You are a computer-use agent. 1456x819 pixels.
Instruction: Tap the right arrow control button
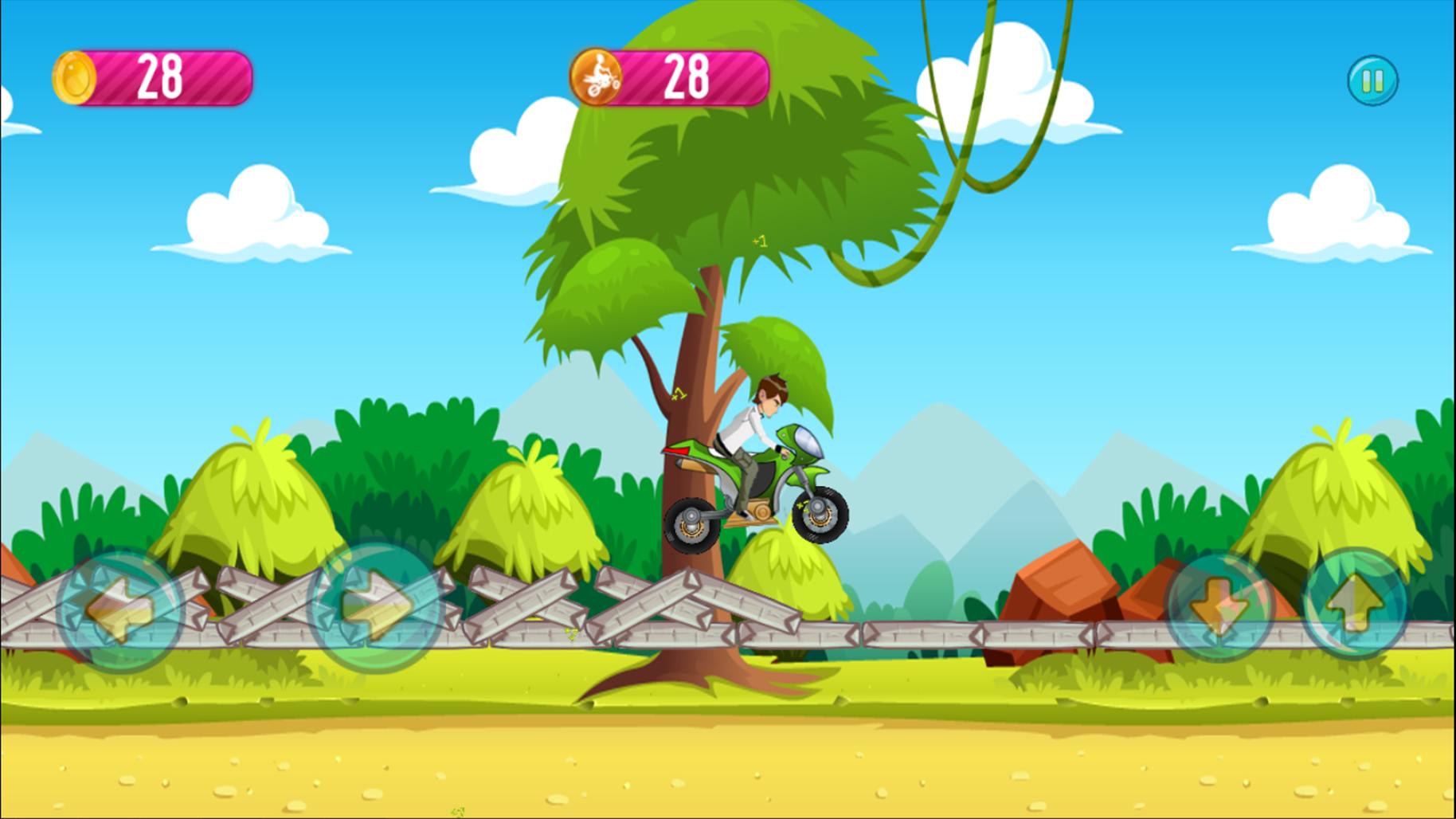coord(374,607)
